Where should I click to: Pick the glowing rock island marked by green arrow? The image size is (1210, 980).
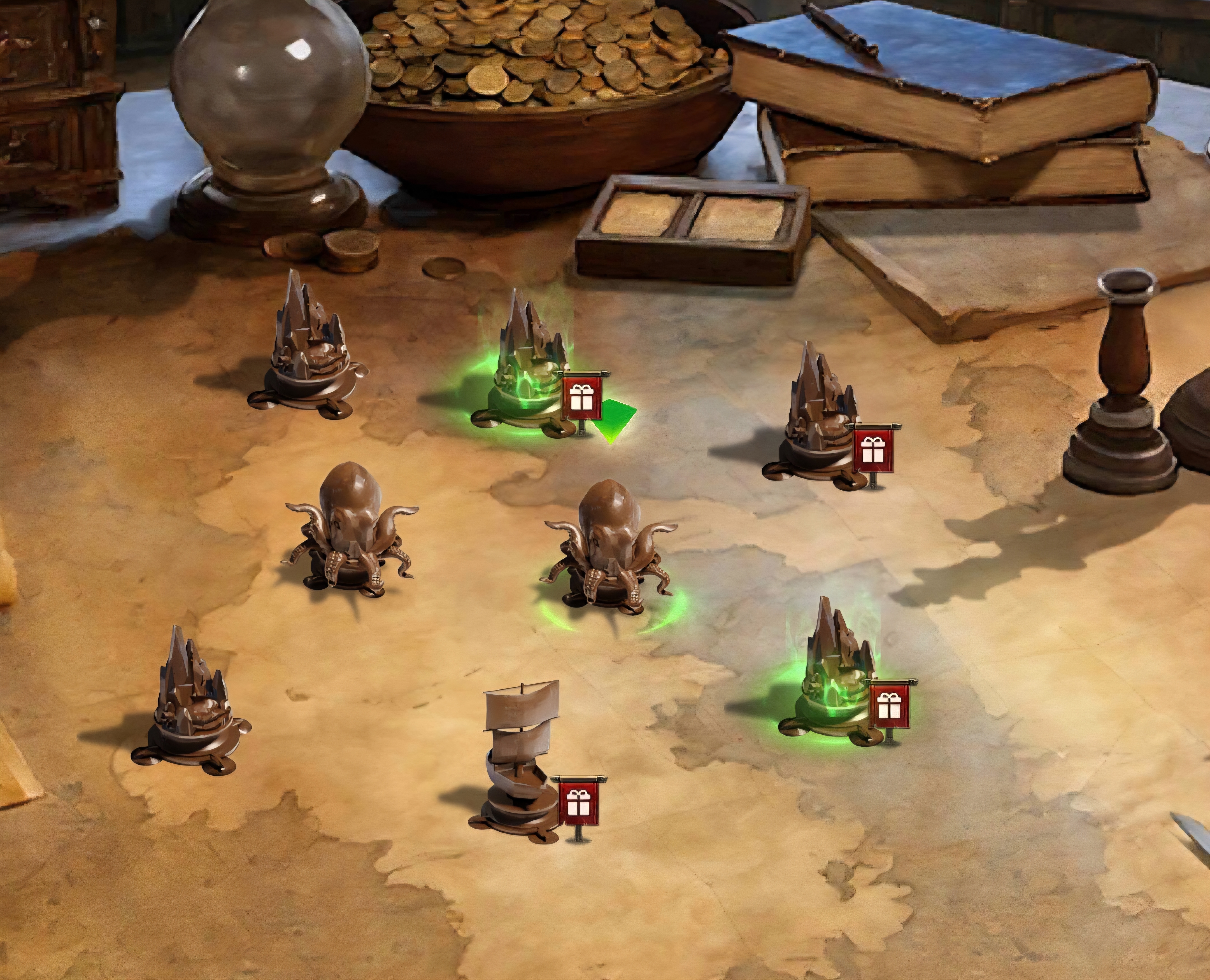(x=525, y=367)
